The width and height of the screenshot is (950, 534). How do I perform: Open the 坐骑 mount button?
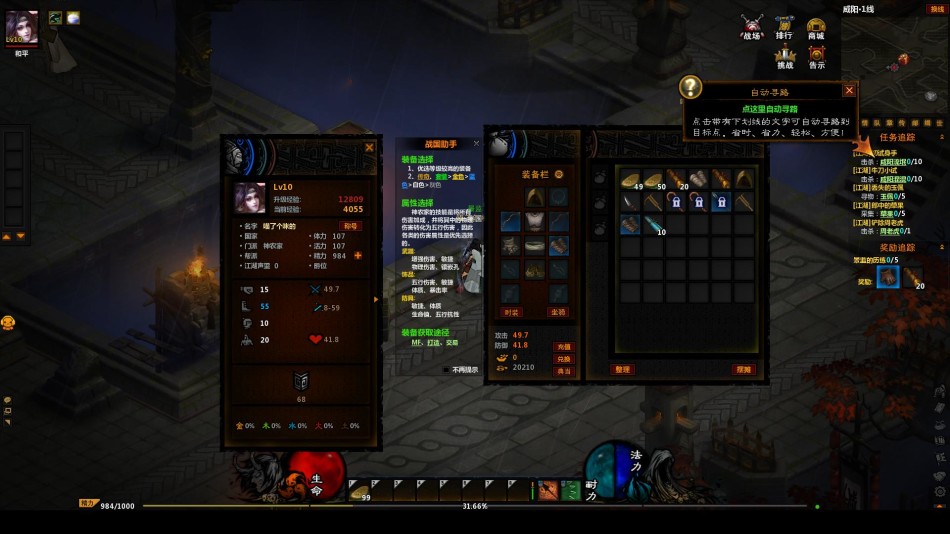point(558,313)
